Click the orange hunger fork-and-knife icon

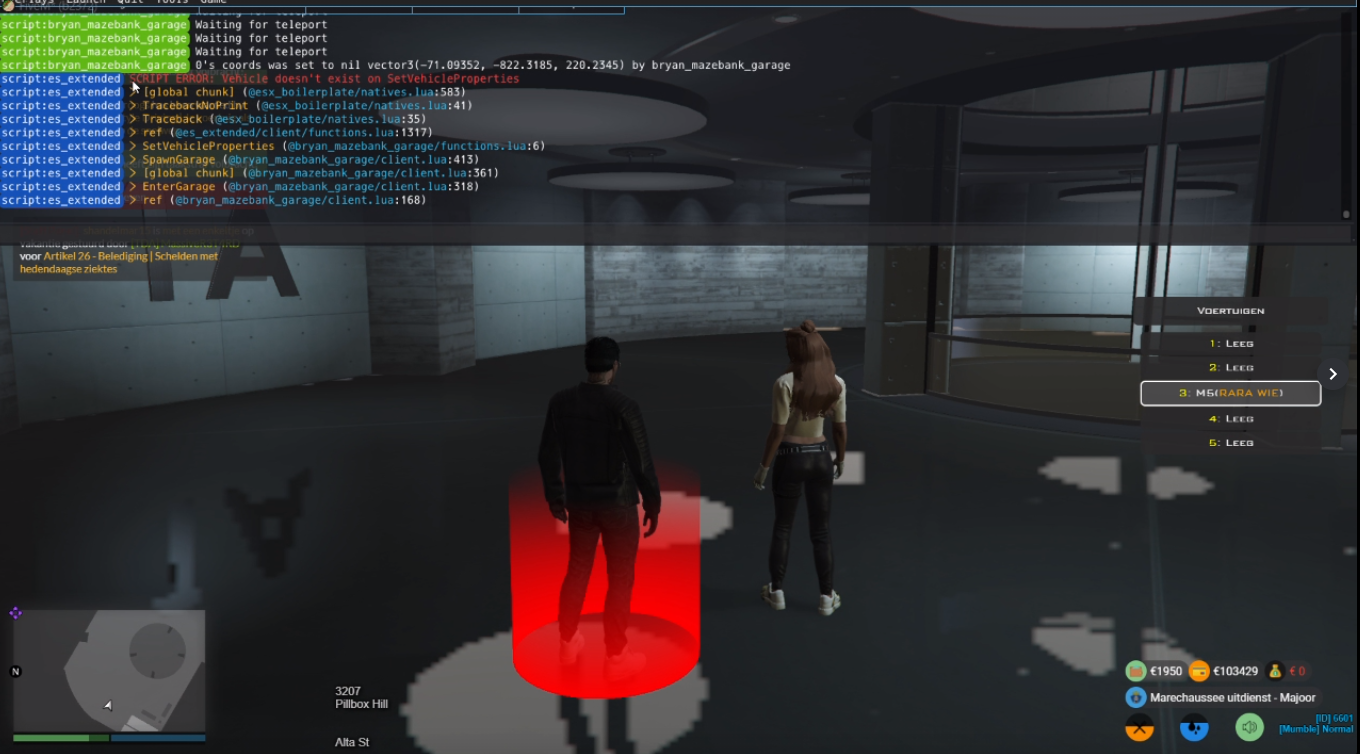(x=1140, y=728)
